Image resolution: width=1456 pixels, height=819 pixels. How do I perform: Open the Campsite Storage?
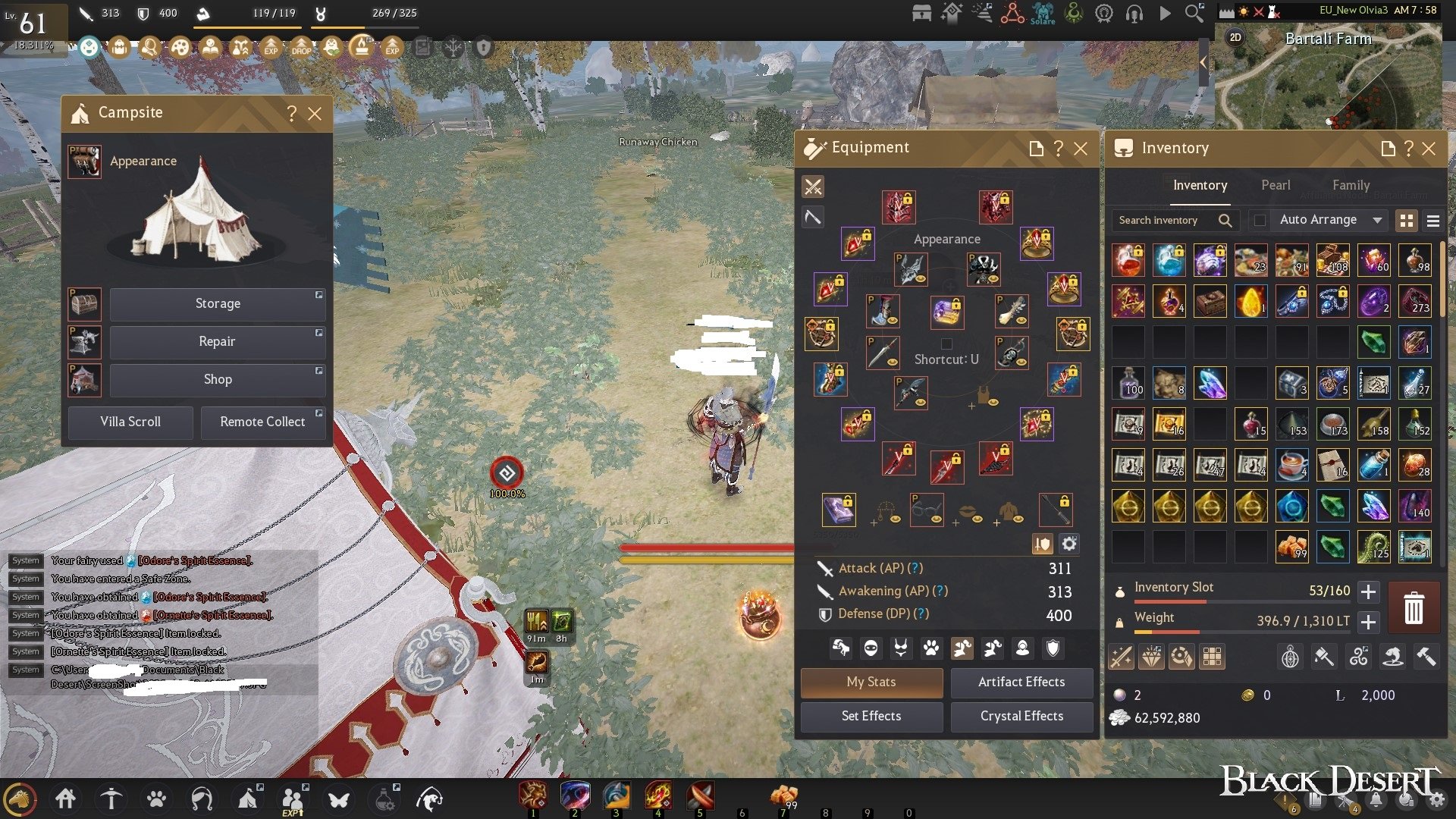[x=218, y=303]
